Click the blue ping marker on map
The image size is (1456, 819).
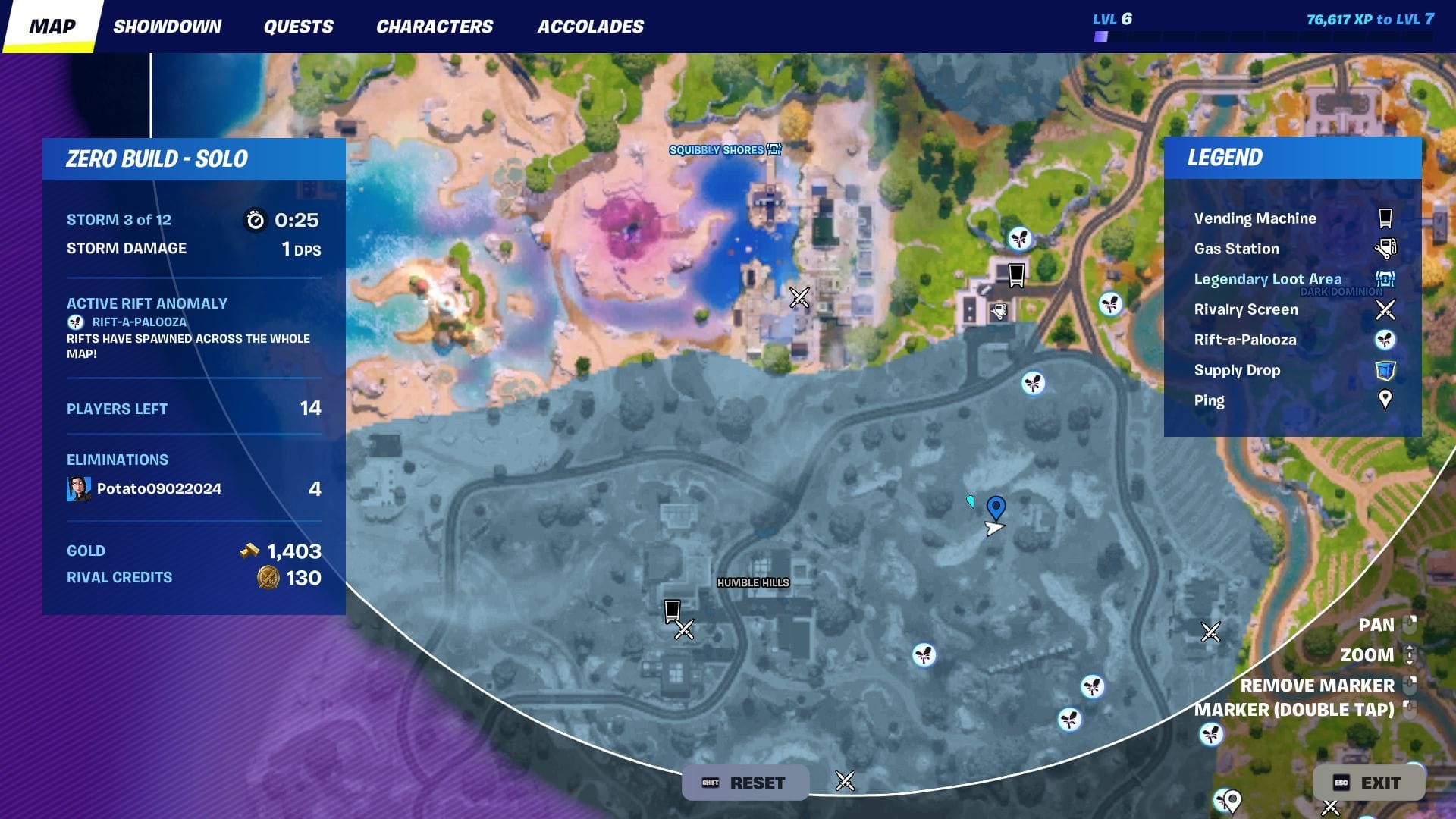tap(996, 508)
